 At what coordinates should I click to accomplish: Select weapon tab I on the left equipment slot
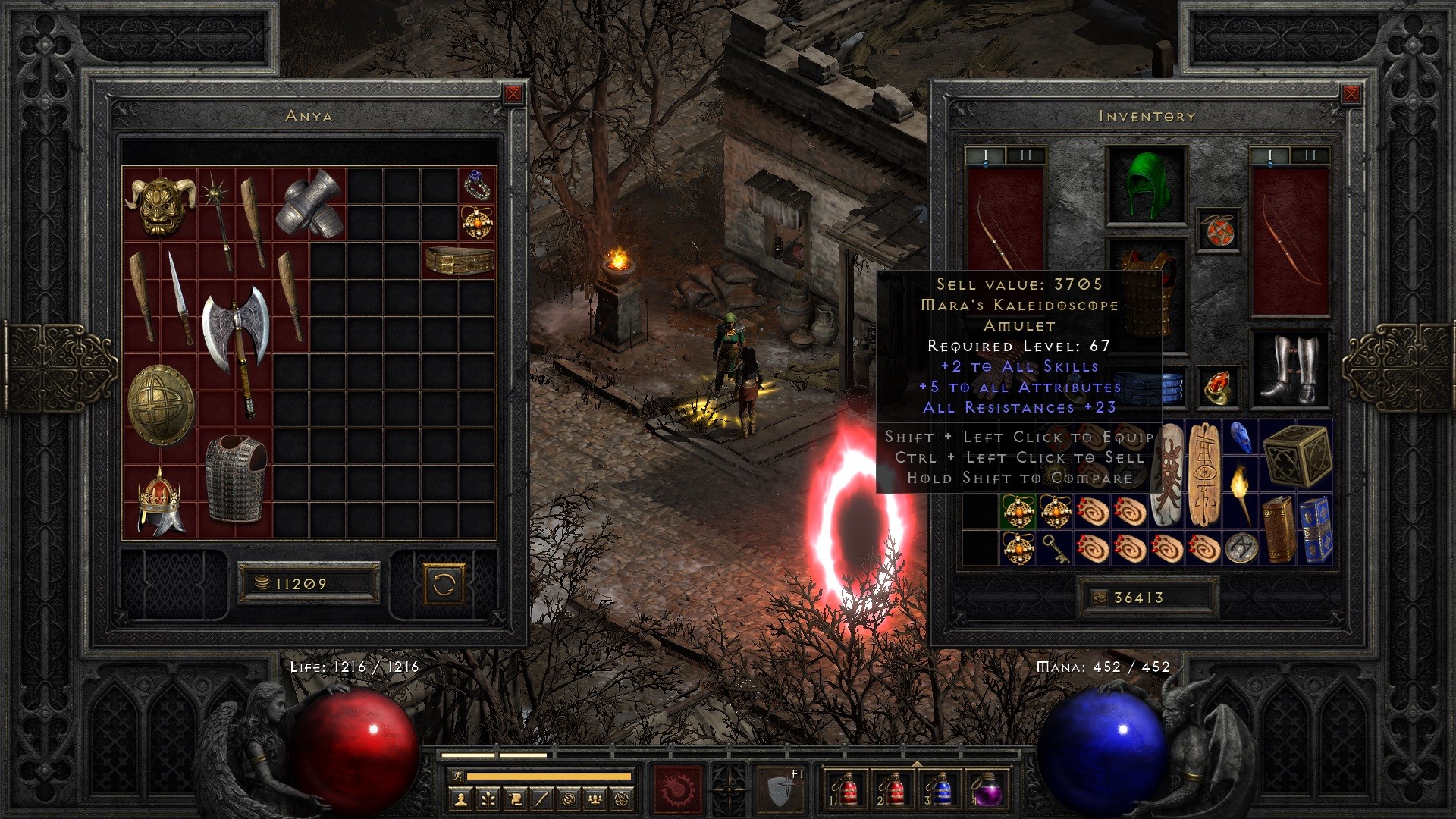point(986,154)
